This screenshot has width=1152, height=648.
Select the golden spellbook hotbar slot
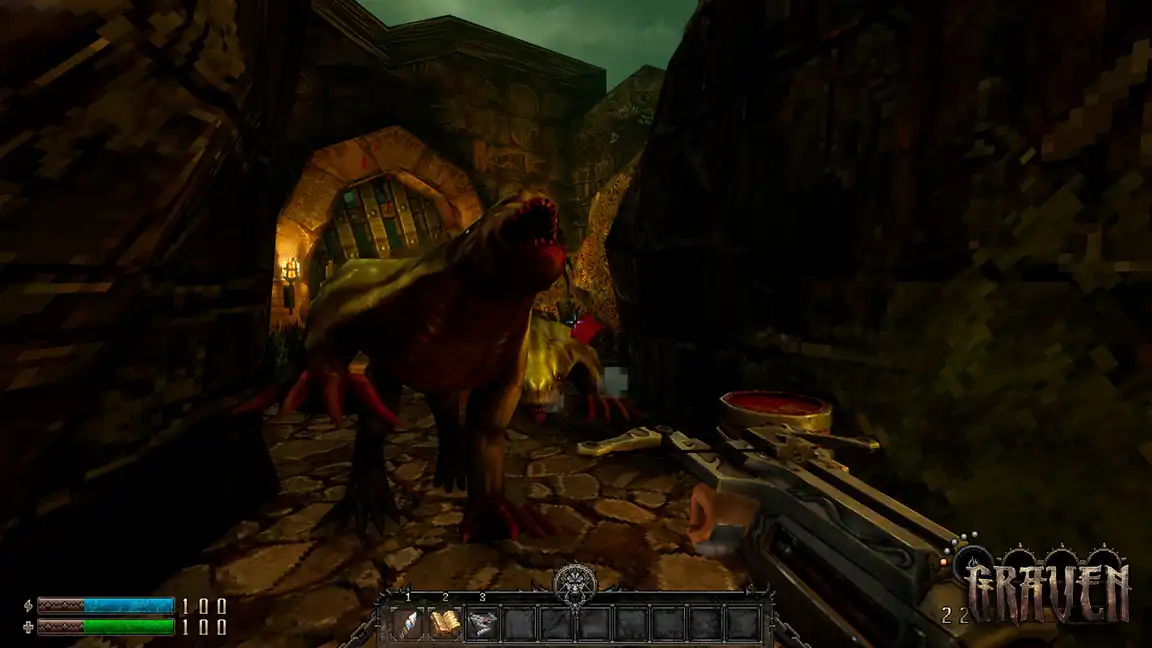tap(447, 624)
